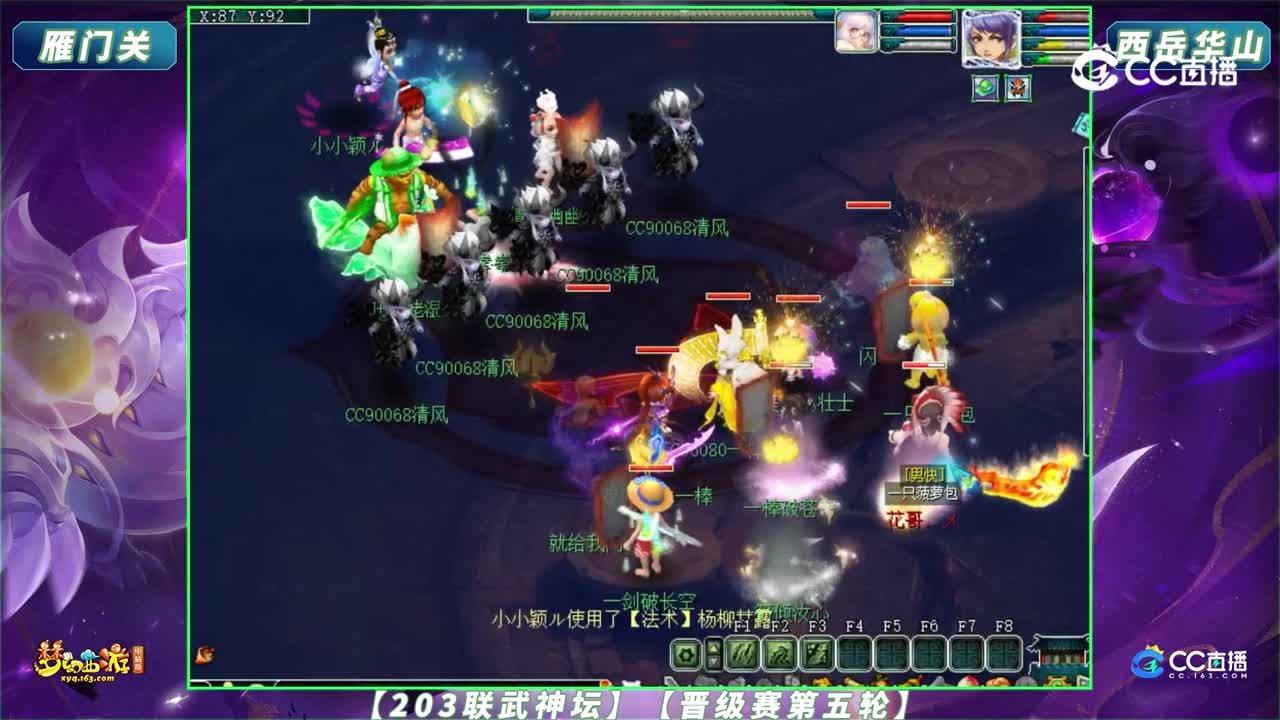Collapse the hotbar using the small down arrow

(x=712, y=662)
